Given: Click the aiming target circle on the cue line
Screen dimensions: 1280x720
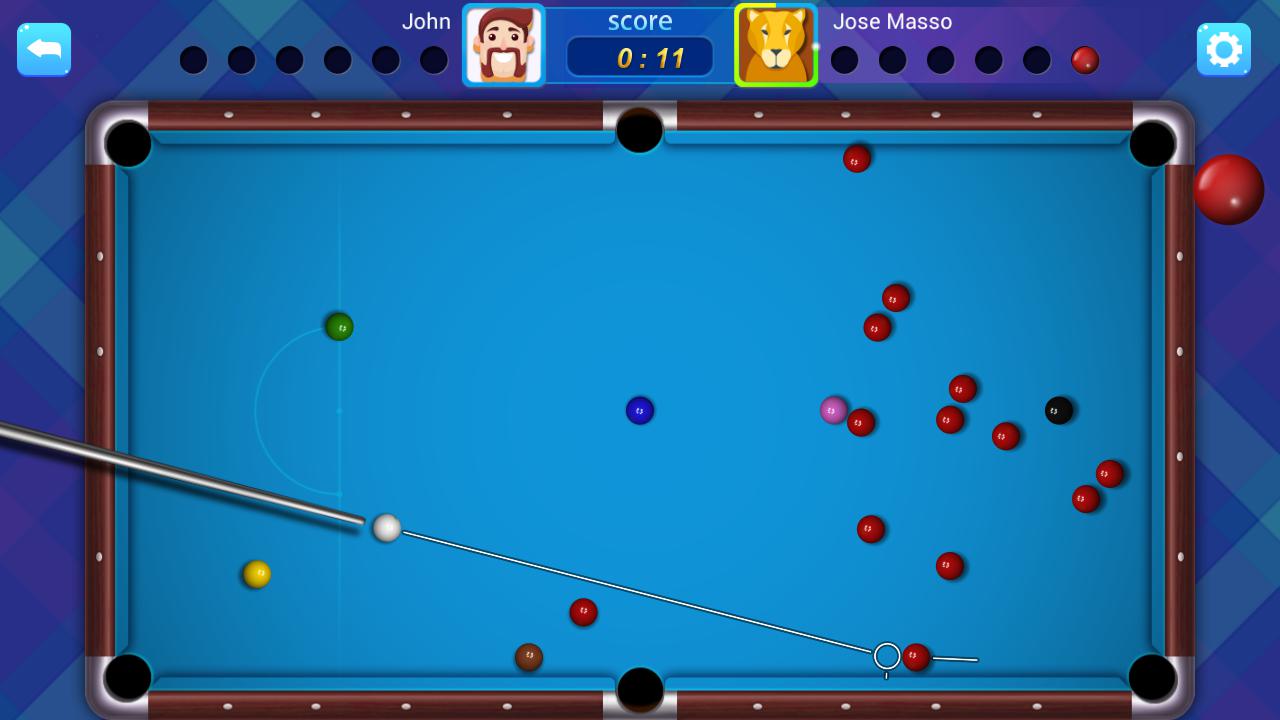Looking at the screenshot, I should click(x=886, y=655).
